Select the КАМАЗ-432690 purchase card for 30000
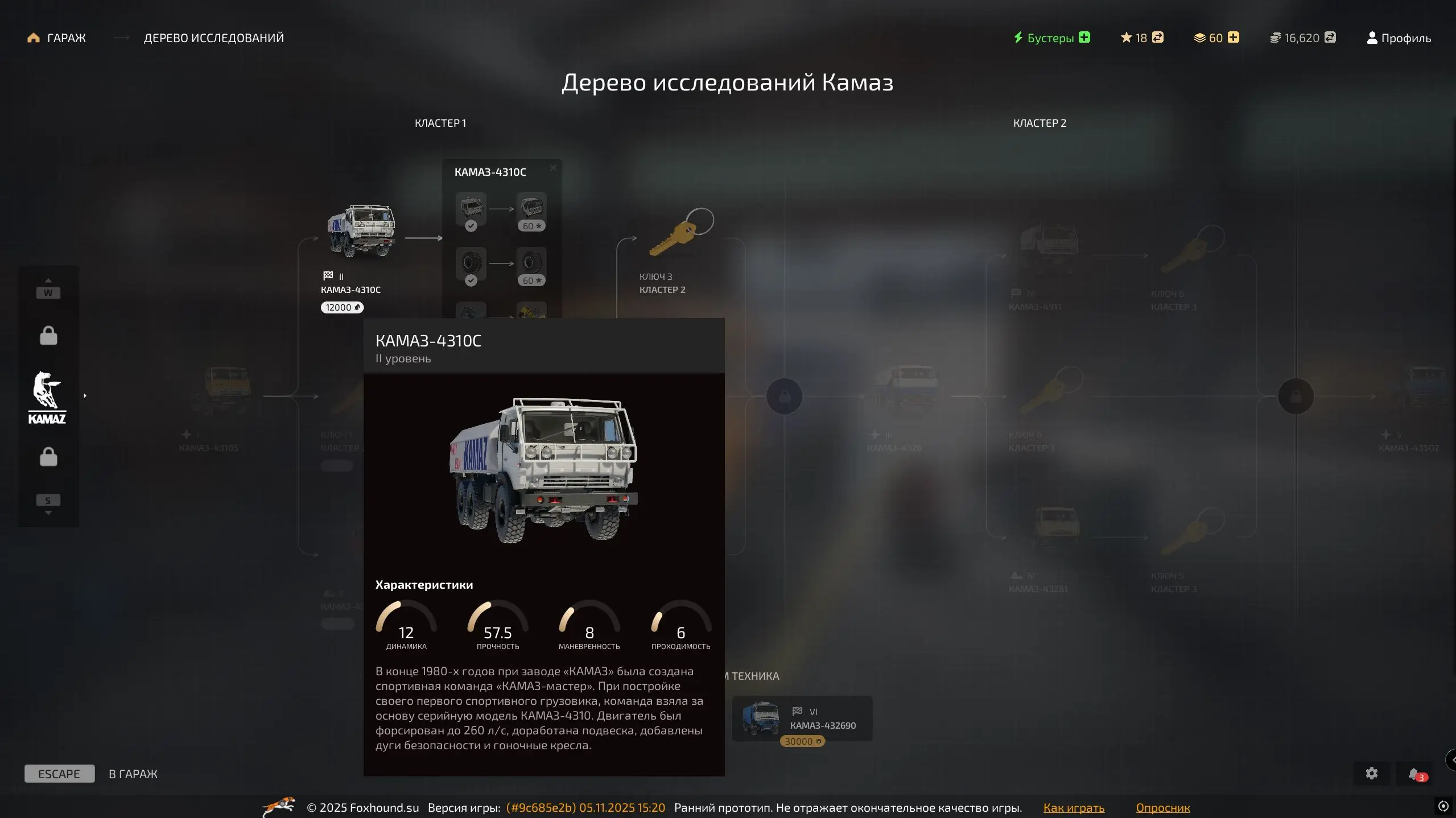1456x818 pixels. (802, 718)
